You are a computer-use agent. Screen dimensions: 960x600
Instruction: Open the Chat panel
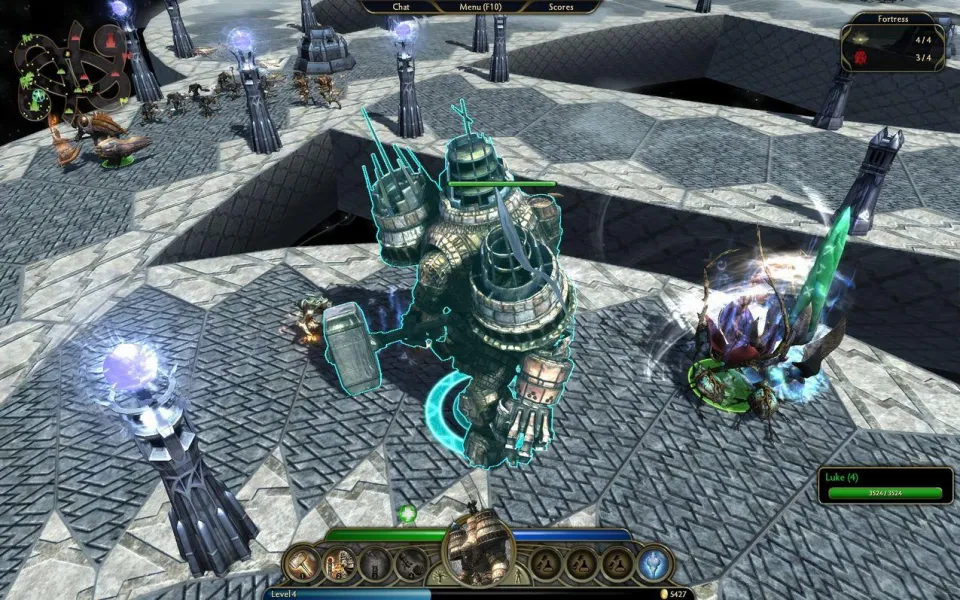401,6
